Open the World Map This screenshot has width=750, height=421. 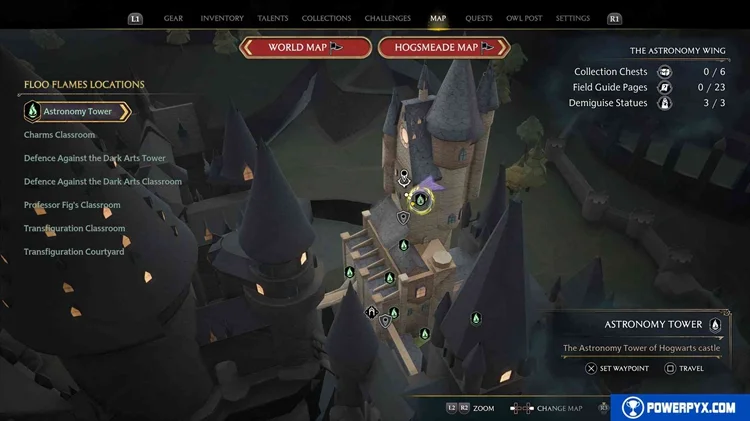click(306, 47)
